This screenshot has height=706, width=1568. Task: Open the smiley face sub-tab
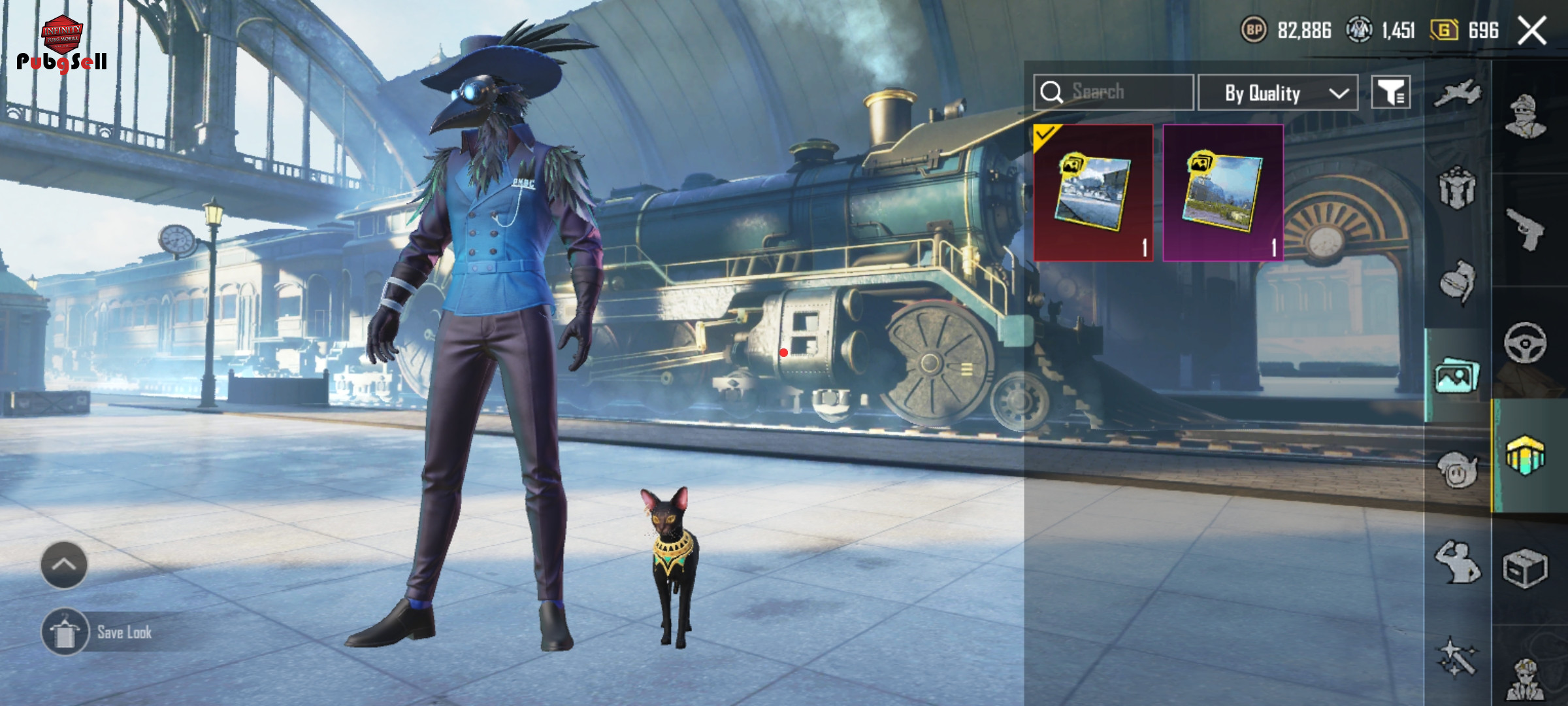tap(1458, 469)
